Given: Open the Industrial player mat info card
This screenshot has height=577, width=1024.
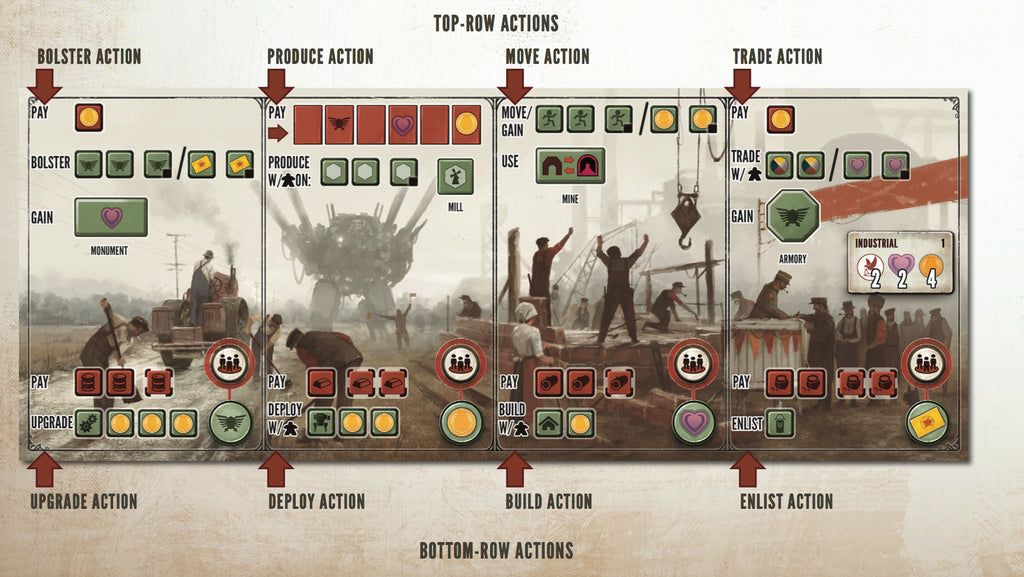Looking at the screenshot, I should [901, 262].
